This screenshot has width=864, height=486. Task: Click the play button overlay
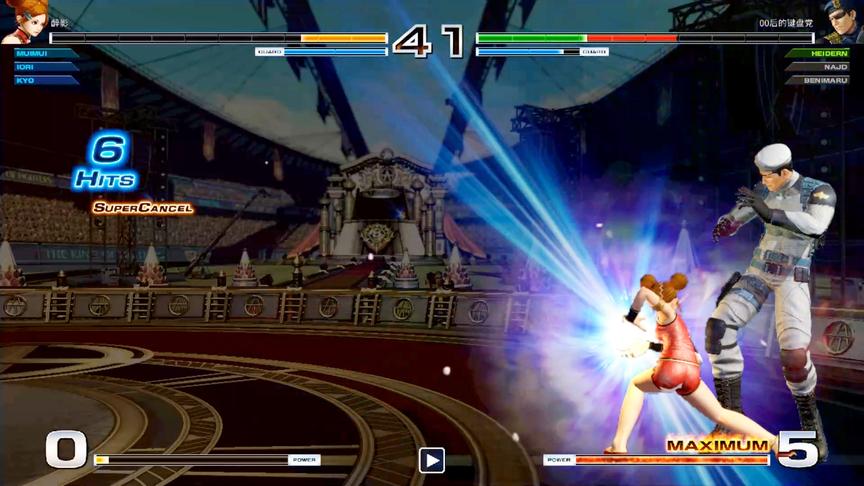pyautogui.click(x=431, y=460)
